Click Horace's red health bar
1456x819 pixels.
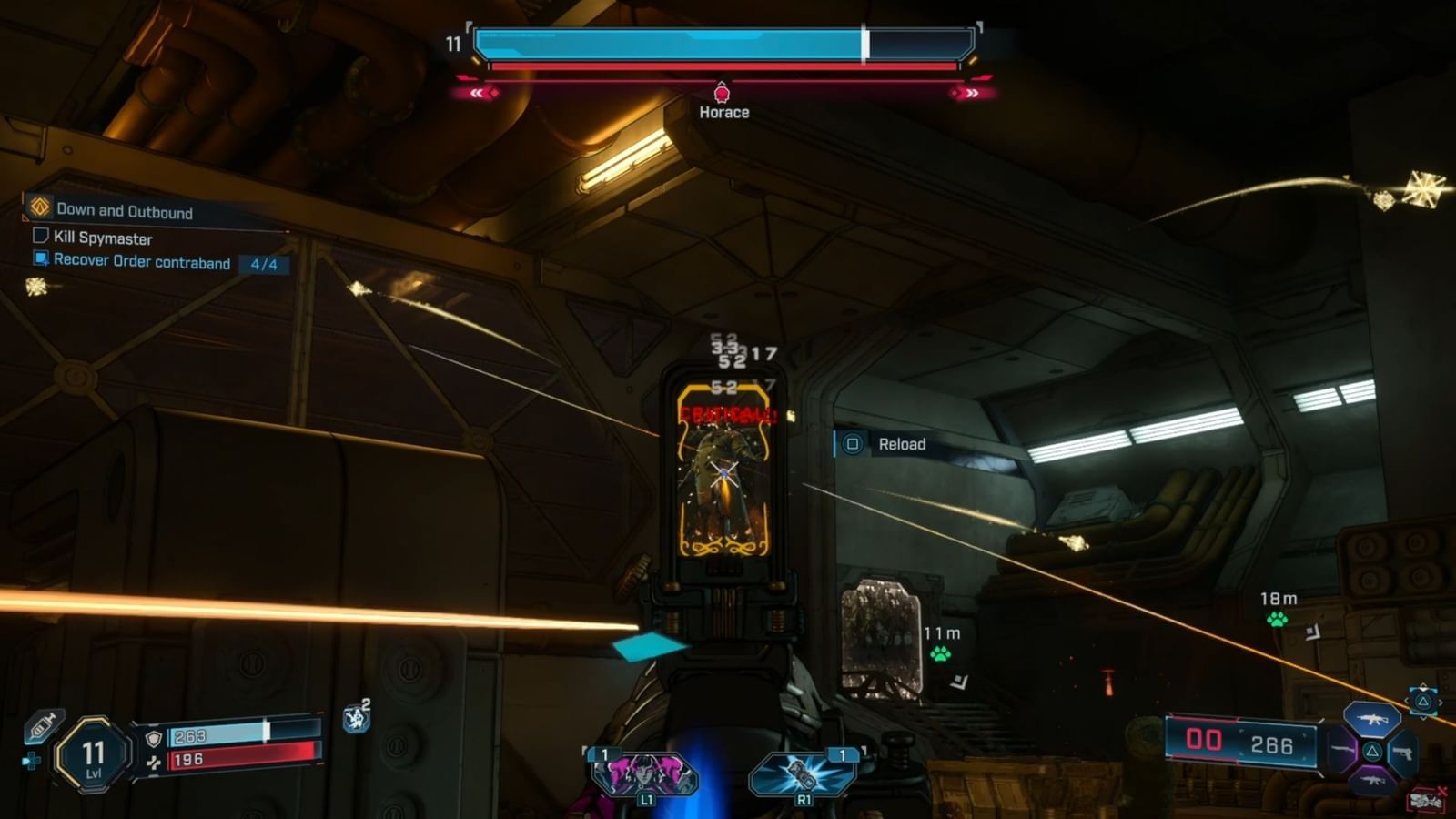[x=723, y=66]
